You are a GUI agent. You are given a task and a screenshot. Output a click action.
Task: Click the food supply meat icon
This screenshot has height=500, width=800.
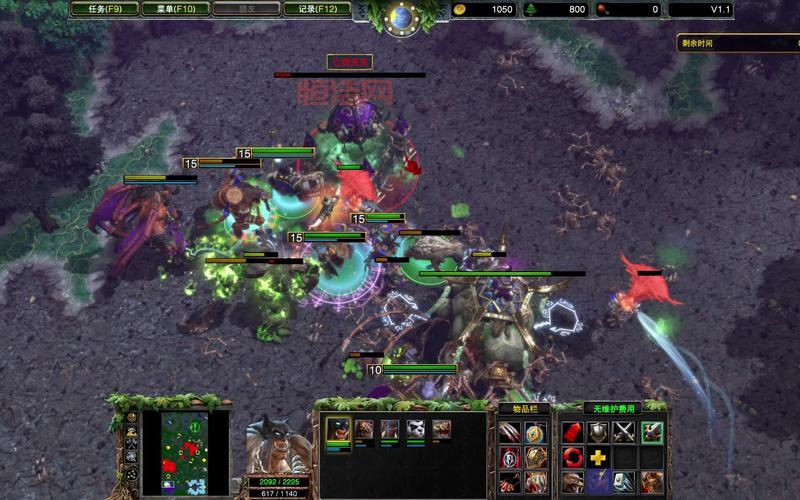604,9
